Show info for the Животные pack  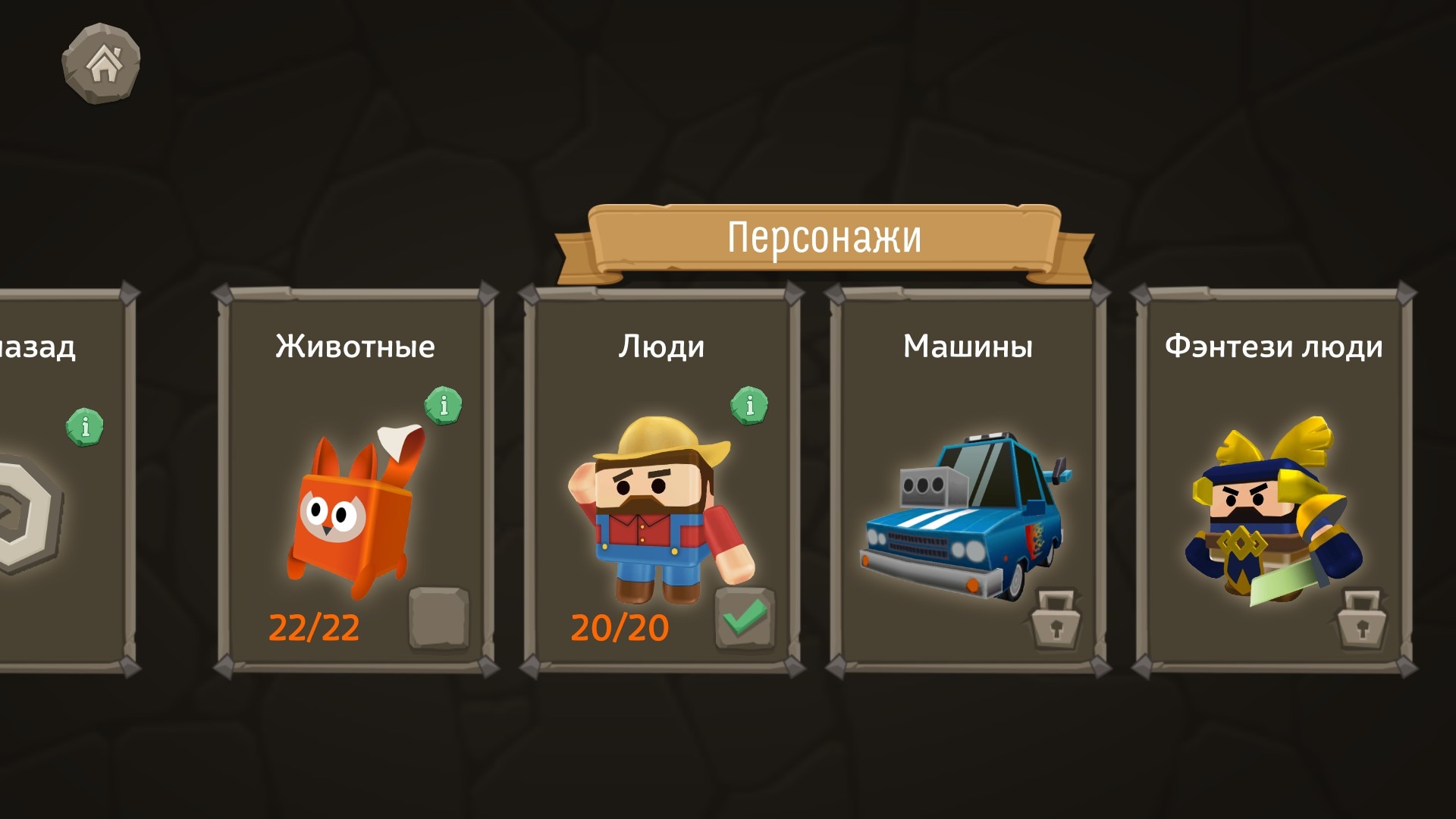(444, 405)
